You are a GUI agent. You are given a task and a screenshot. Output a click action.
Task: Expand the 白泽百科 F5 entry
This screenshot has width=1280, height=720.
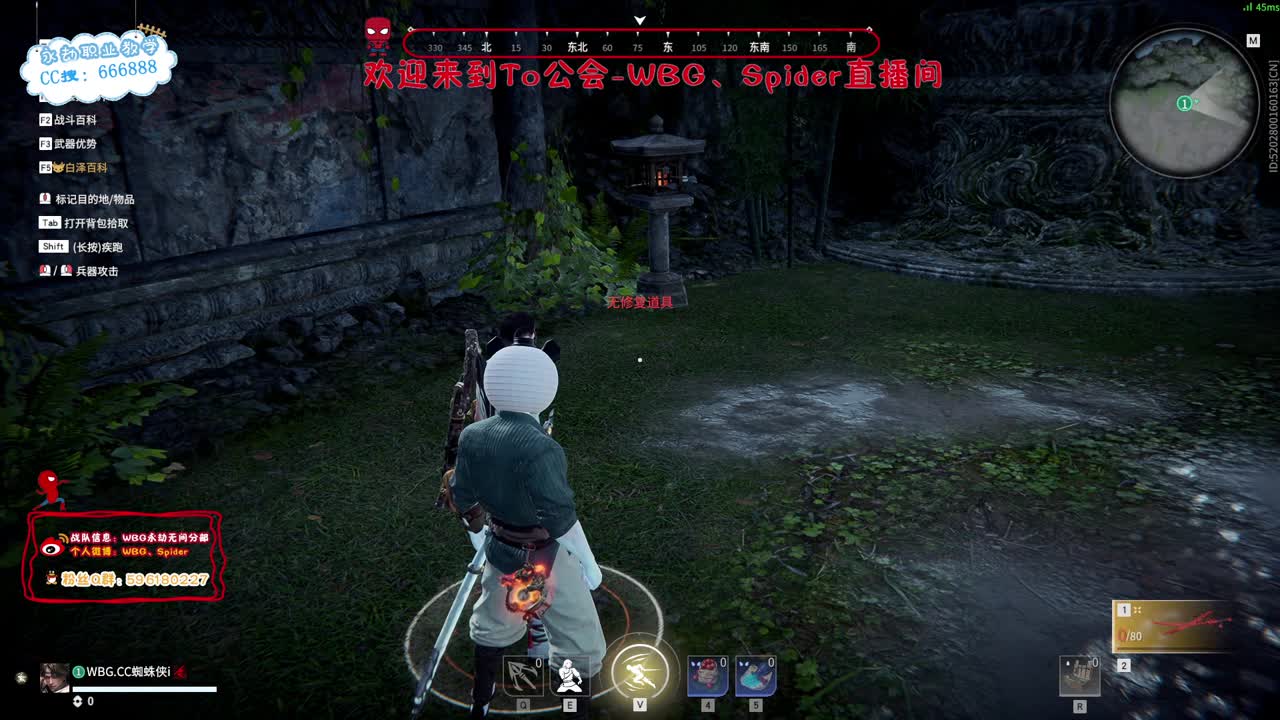[85, 167]
